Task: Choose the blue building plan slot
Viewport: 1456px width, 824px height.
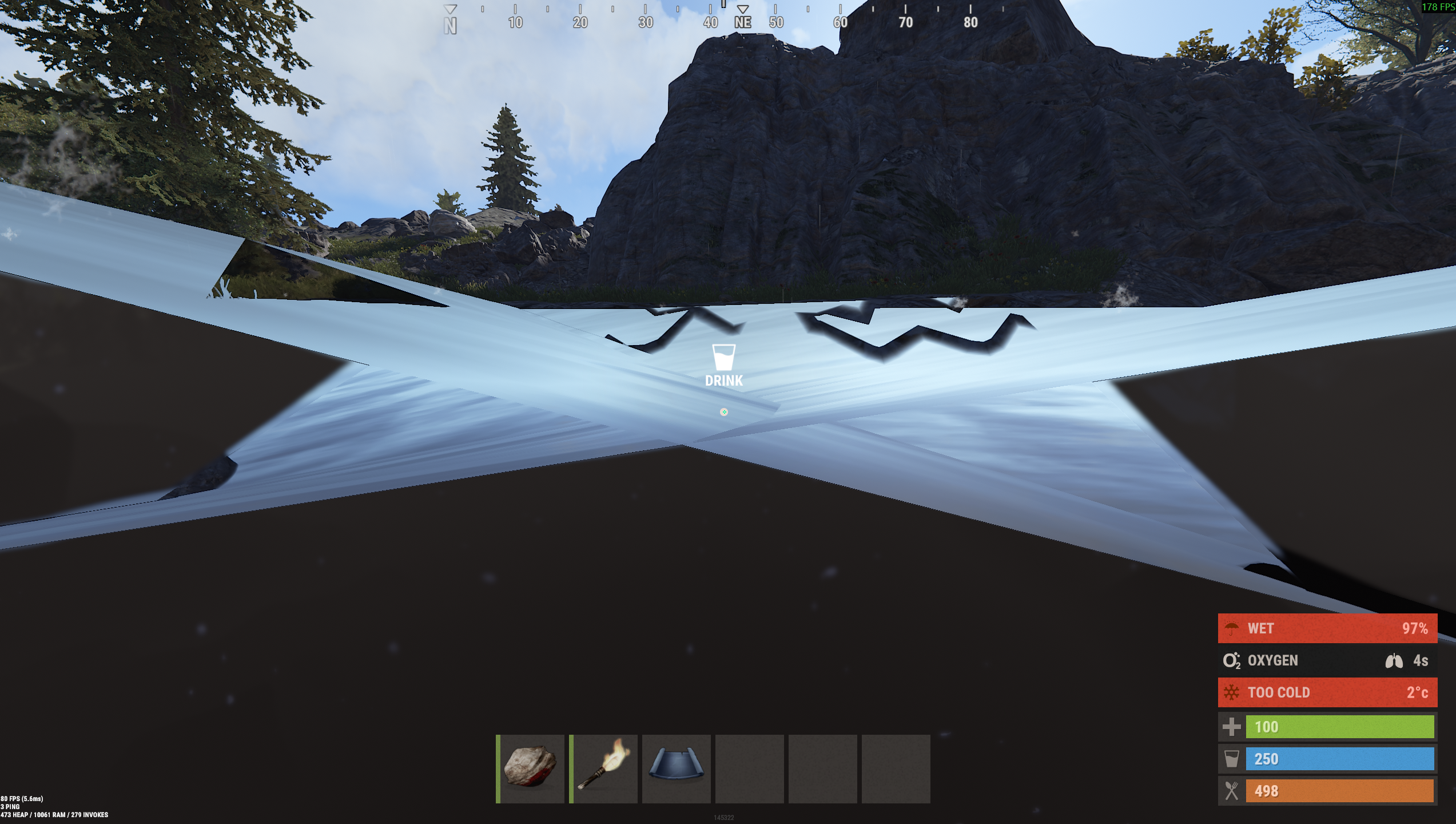Action: 677,768
